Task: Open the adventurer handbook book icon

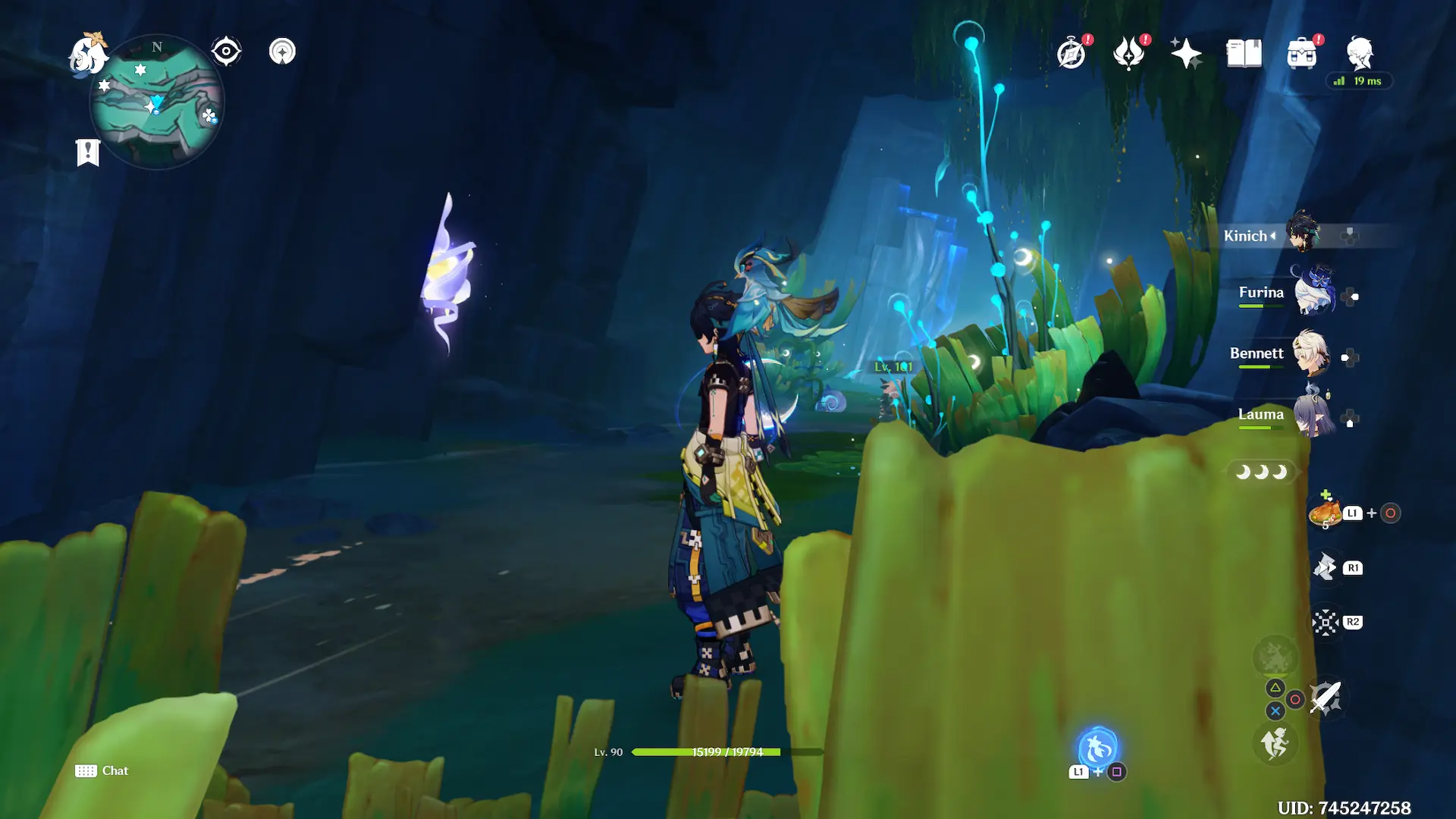Action: pyautogui.click(x=1244, y=54)
